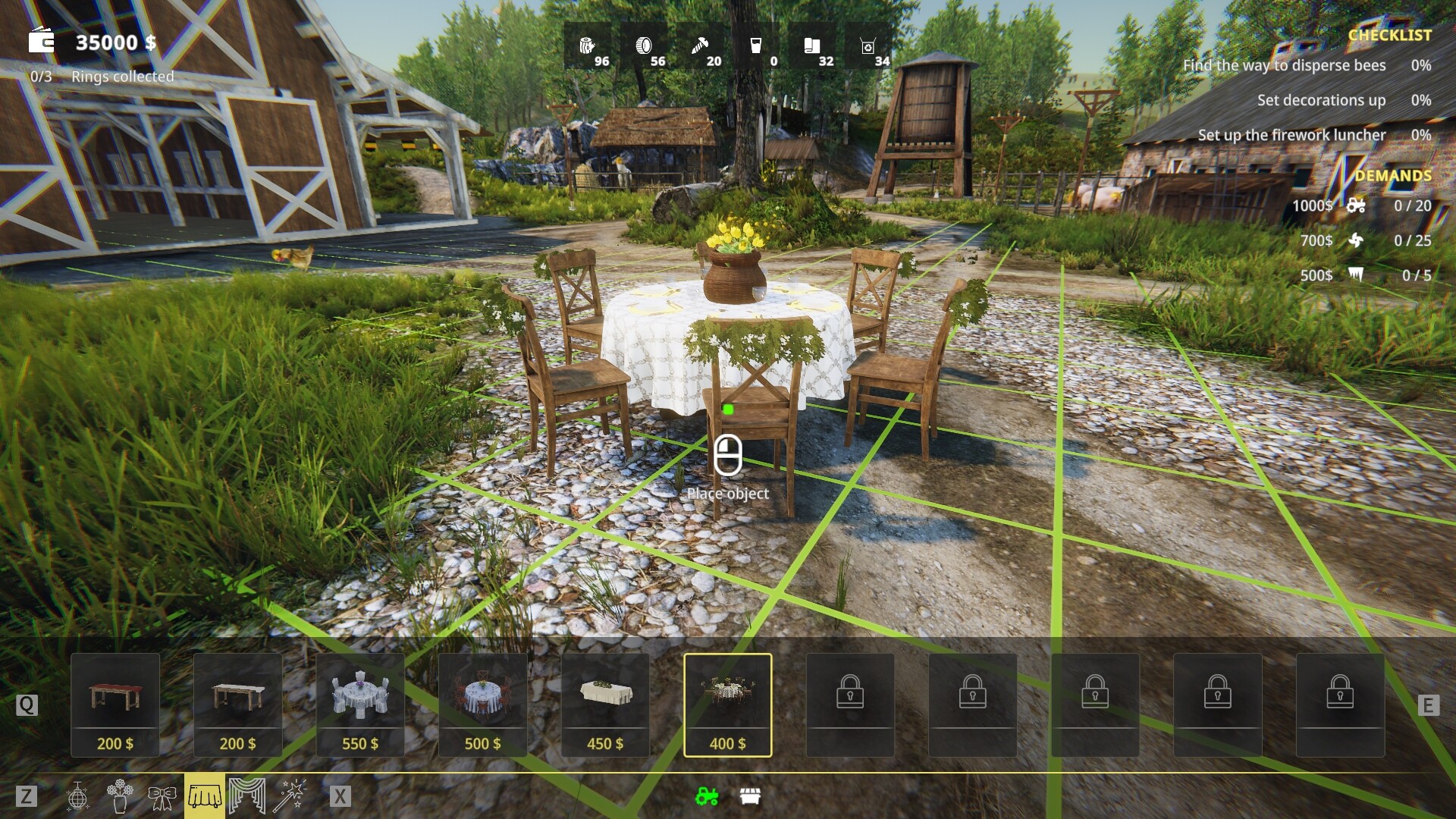Open the Demands panel header
The image size is (1456, 819).
[x=1395, y=174]
